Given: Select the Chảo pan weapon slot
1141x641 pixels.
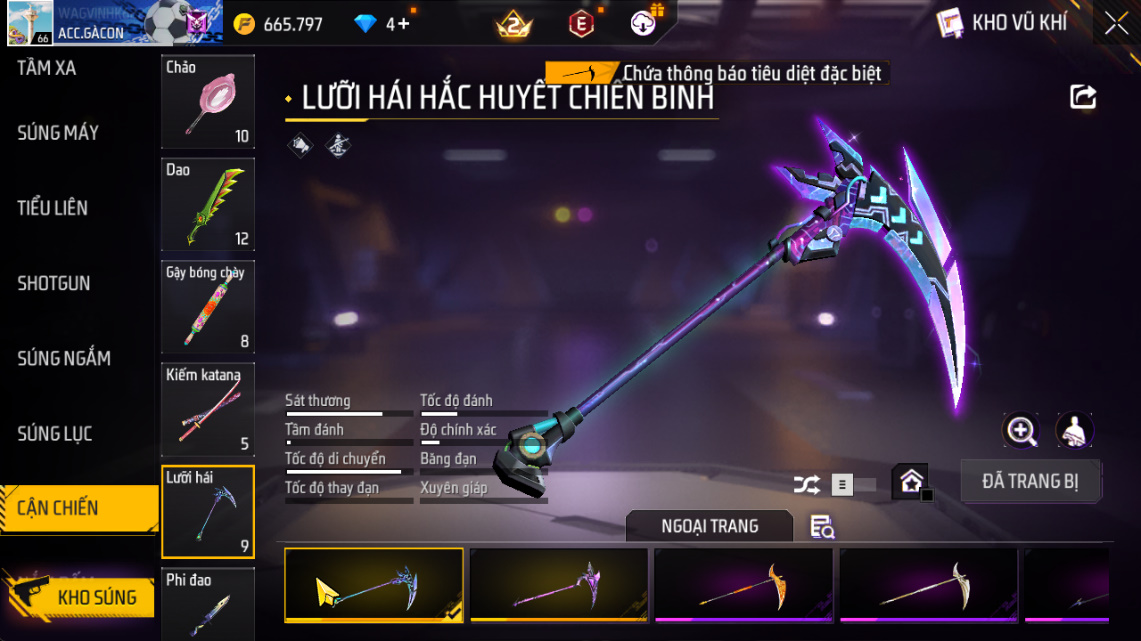Looking at the screenshot, I should (x=208, y=102).
